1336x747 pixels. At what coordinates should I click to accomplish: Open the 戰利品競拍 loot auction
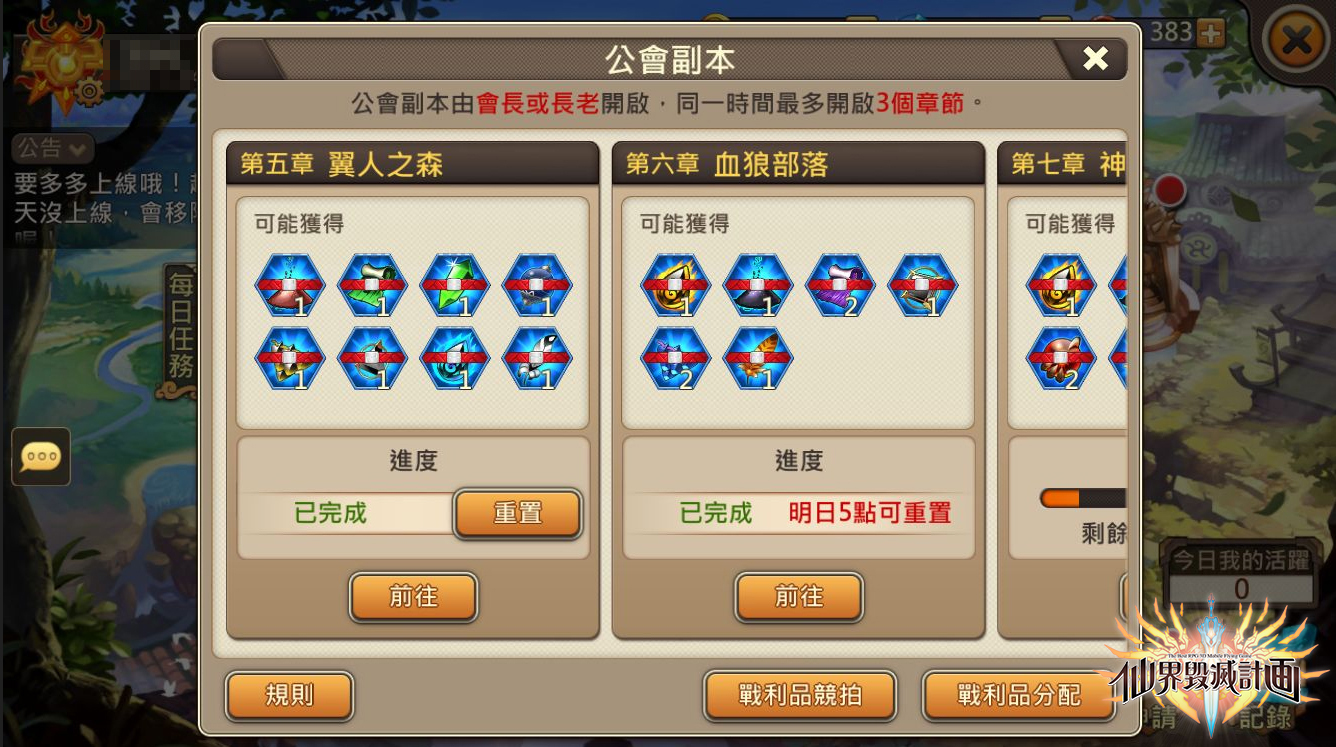point(798,697)
